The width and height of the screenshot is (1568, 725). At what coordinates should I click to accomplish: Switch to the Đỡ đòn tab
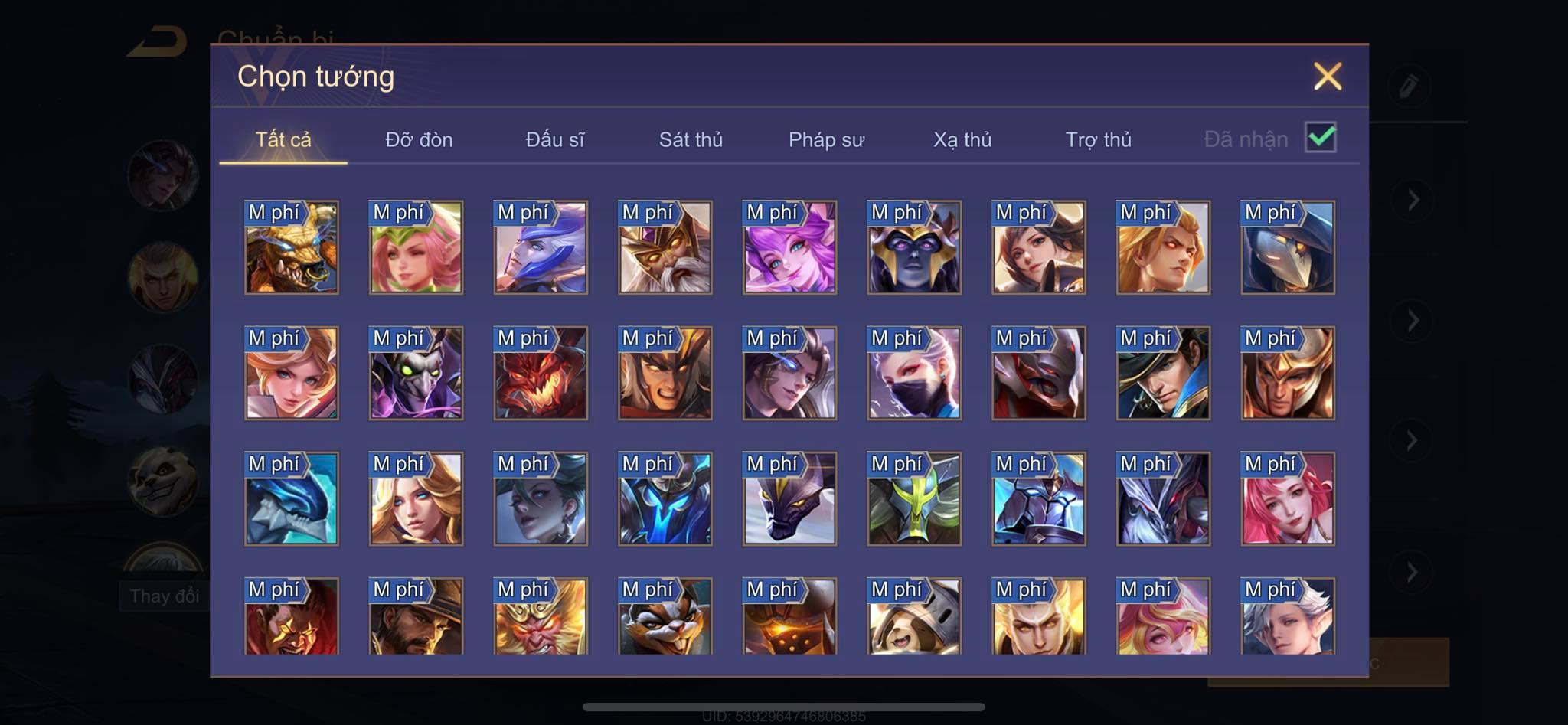(419, 140)
